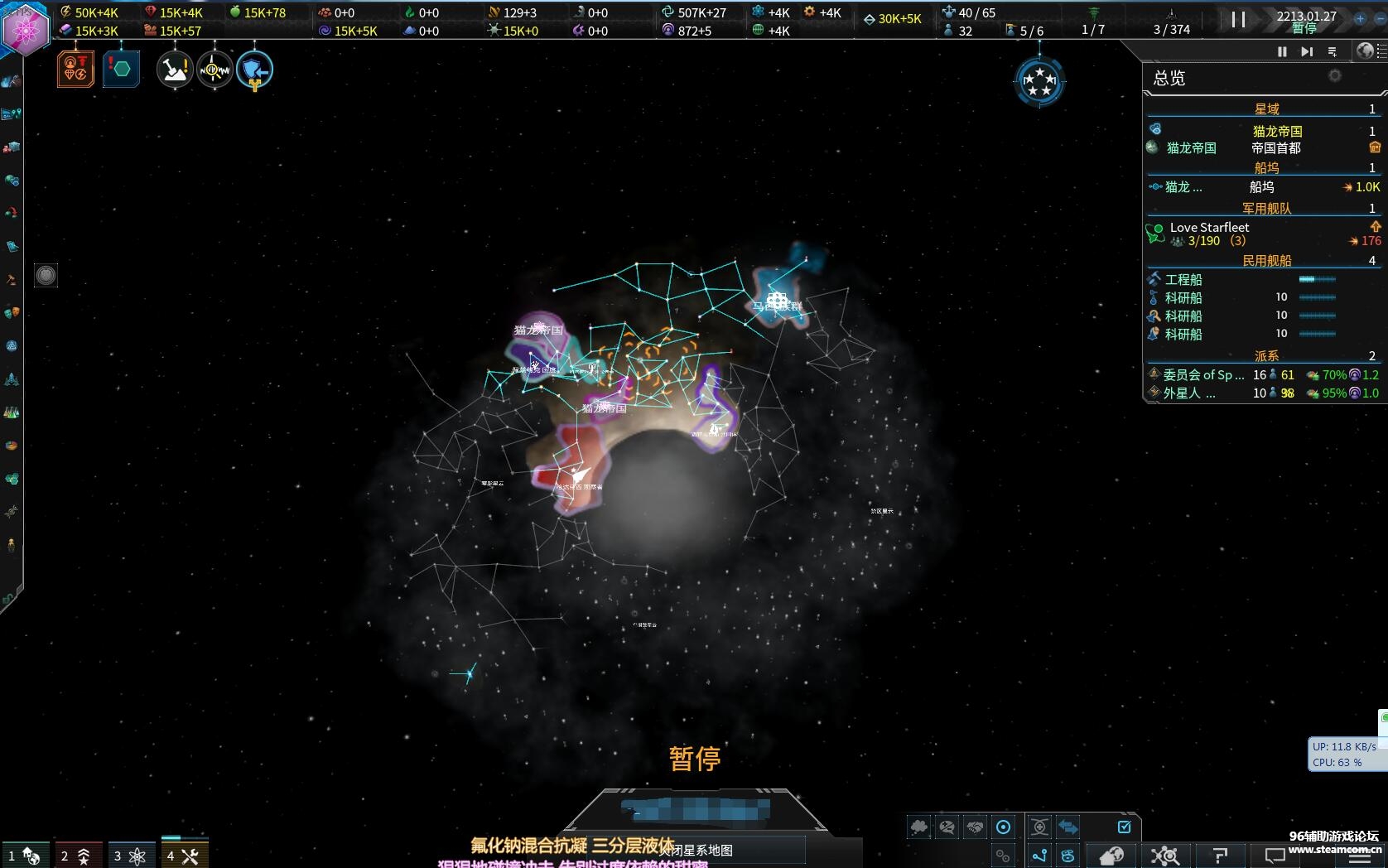
Task: Select the 船坞 shipyard starbase row
Action: pyautogui.click(x=1261, y=187)
